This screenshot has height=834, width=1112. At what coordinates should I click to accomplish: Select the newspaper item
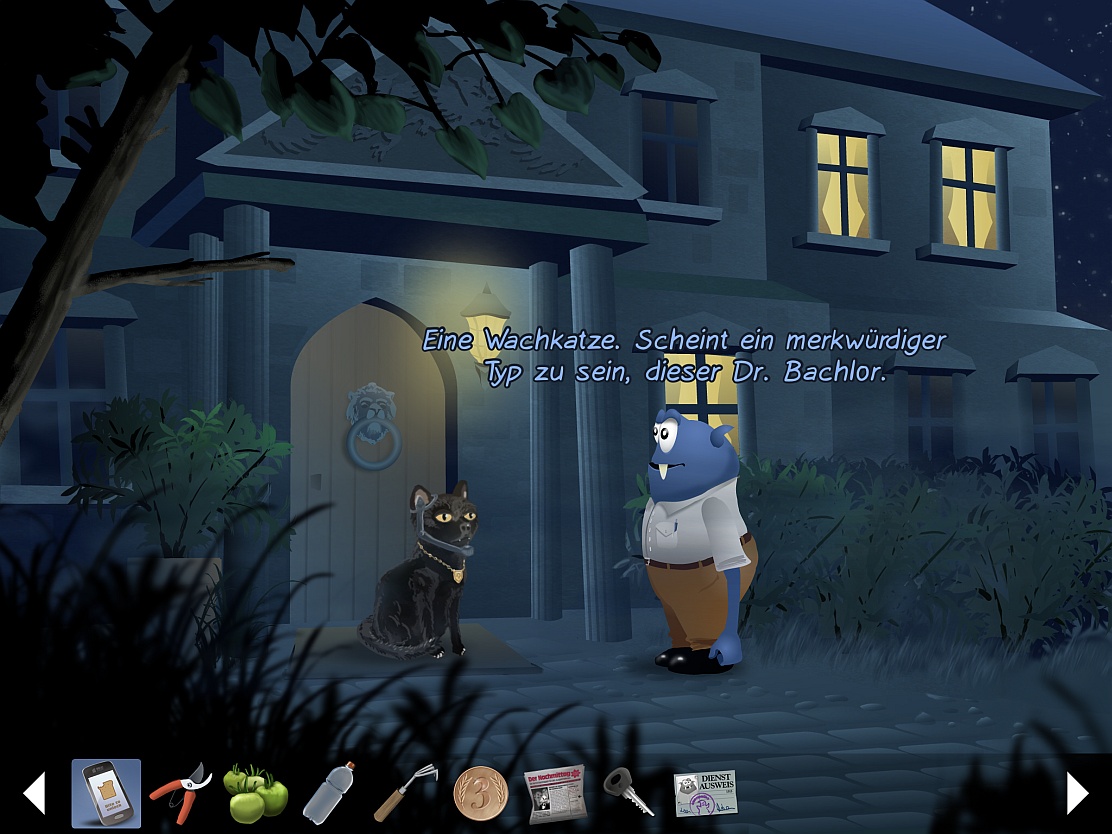554,794
